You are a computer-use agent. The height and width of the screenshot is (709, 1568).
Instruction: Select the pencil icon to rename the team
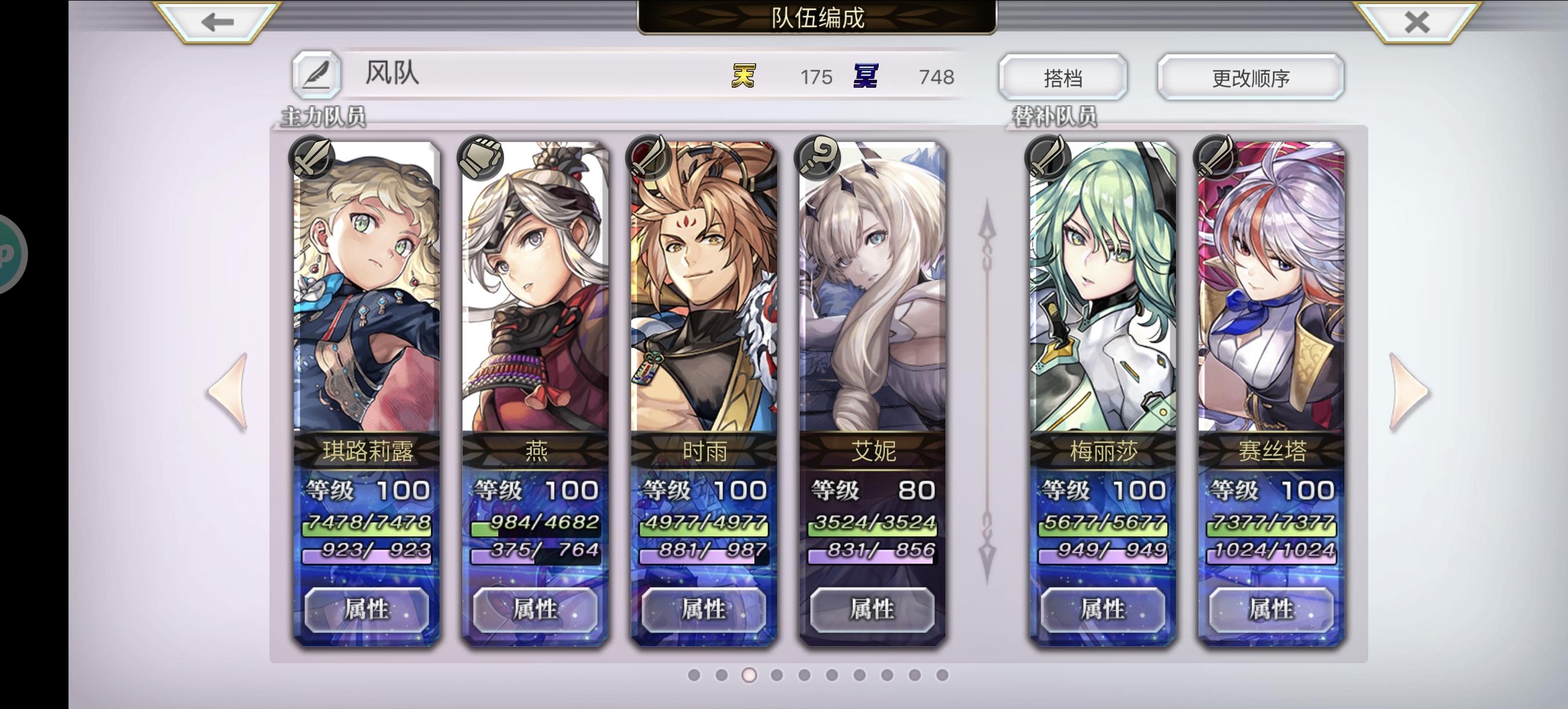[x=317, y=76]
